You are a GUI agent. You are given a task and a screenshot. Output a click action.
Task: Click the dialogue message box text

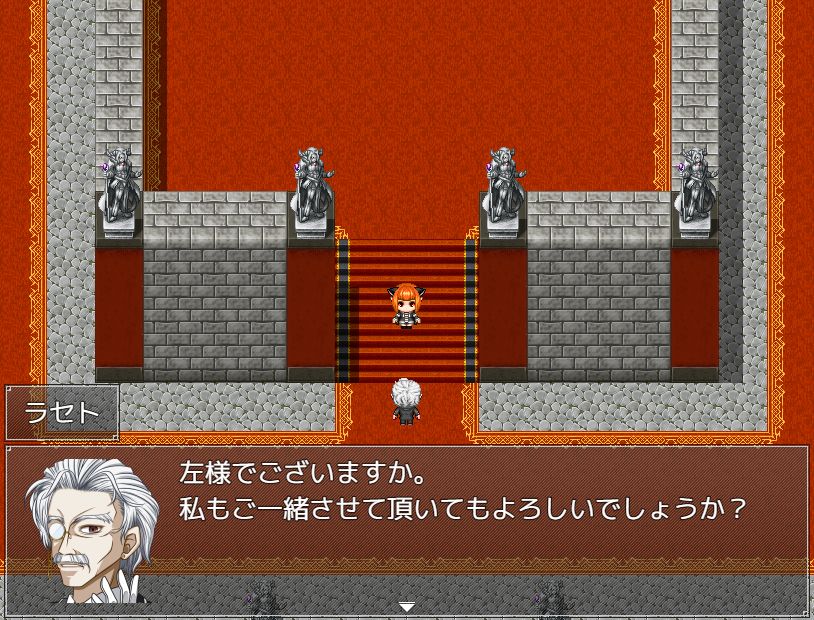(462, 490)
